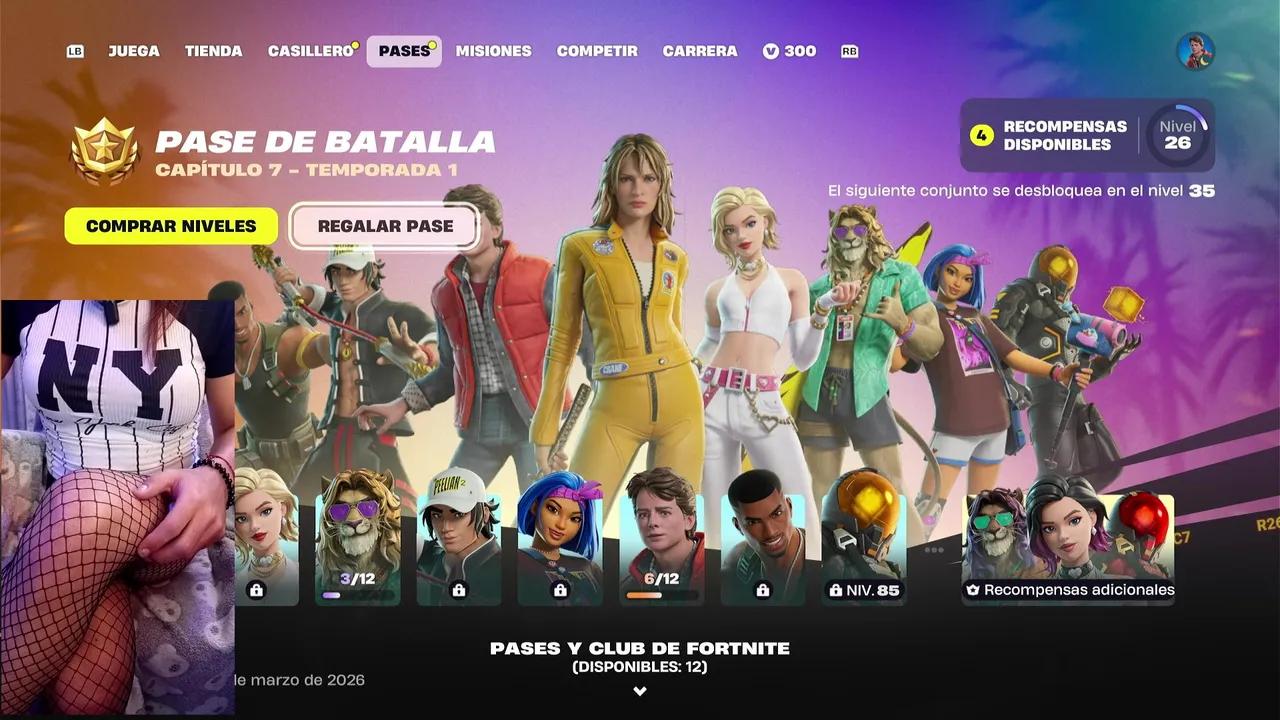The image size is (1280, 720).
Task: Switch to the TIENDA tab
Action: 213,51
